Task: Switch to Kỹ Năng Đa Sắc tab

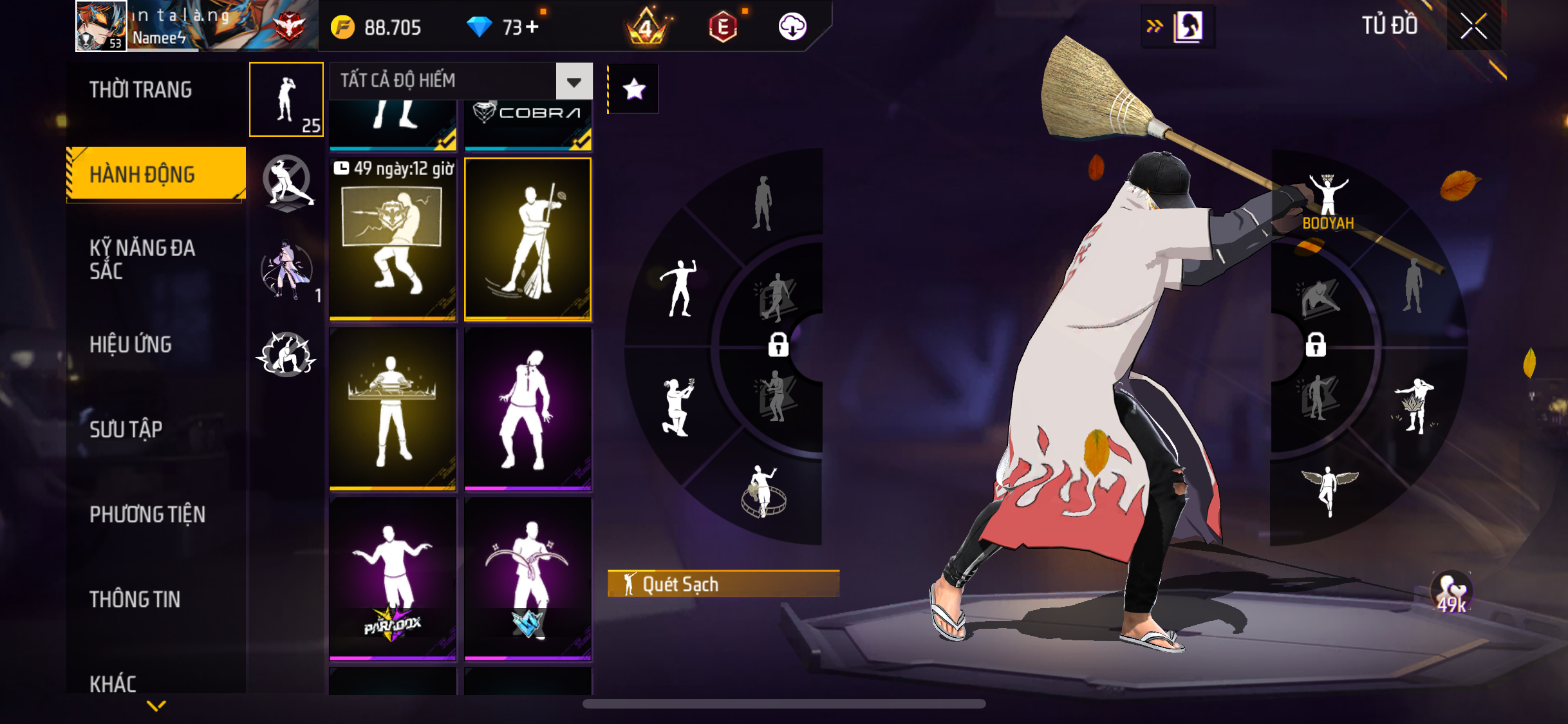Action: coord(142,259)
